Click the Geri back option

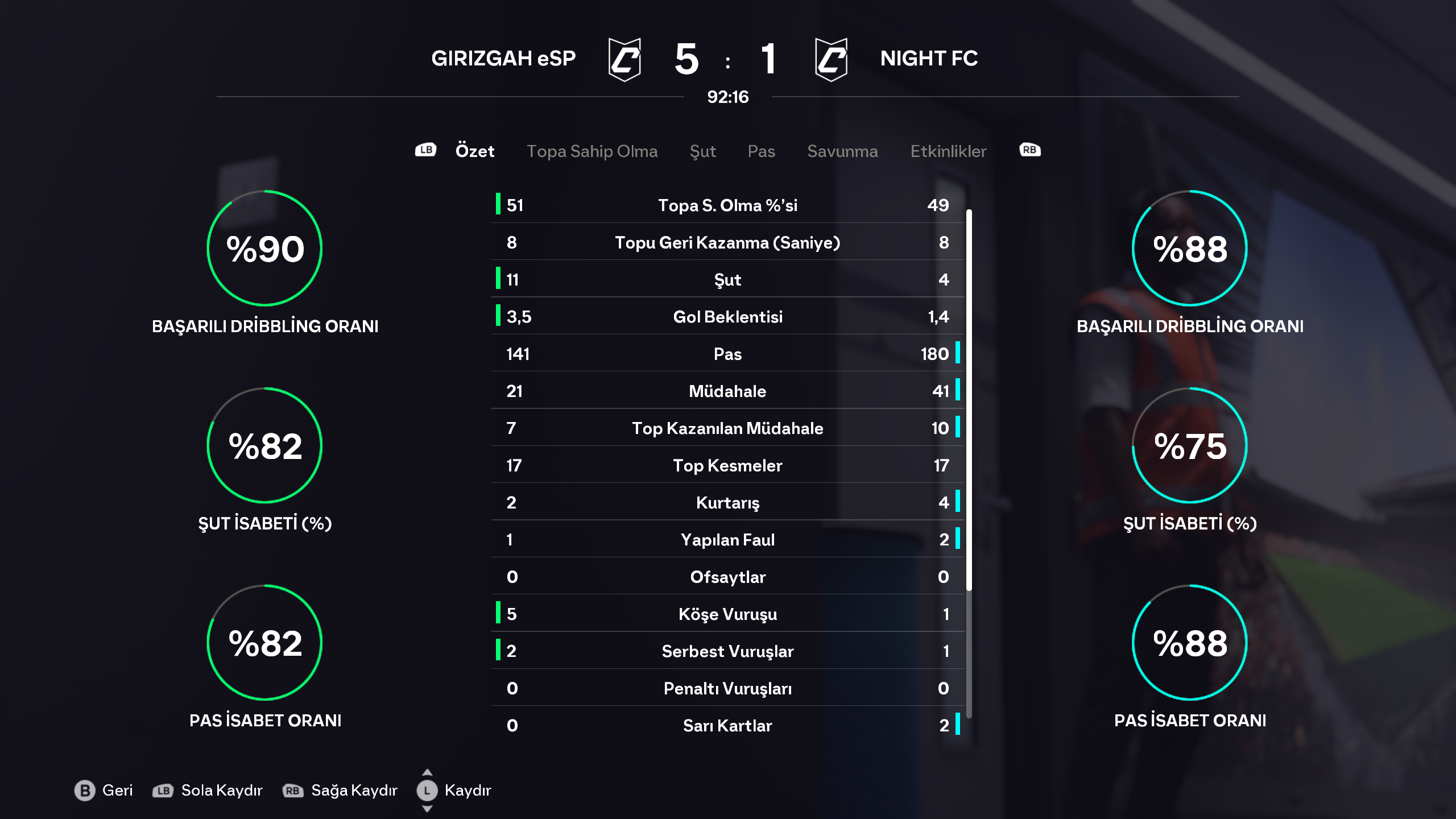104,791
